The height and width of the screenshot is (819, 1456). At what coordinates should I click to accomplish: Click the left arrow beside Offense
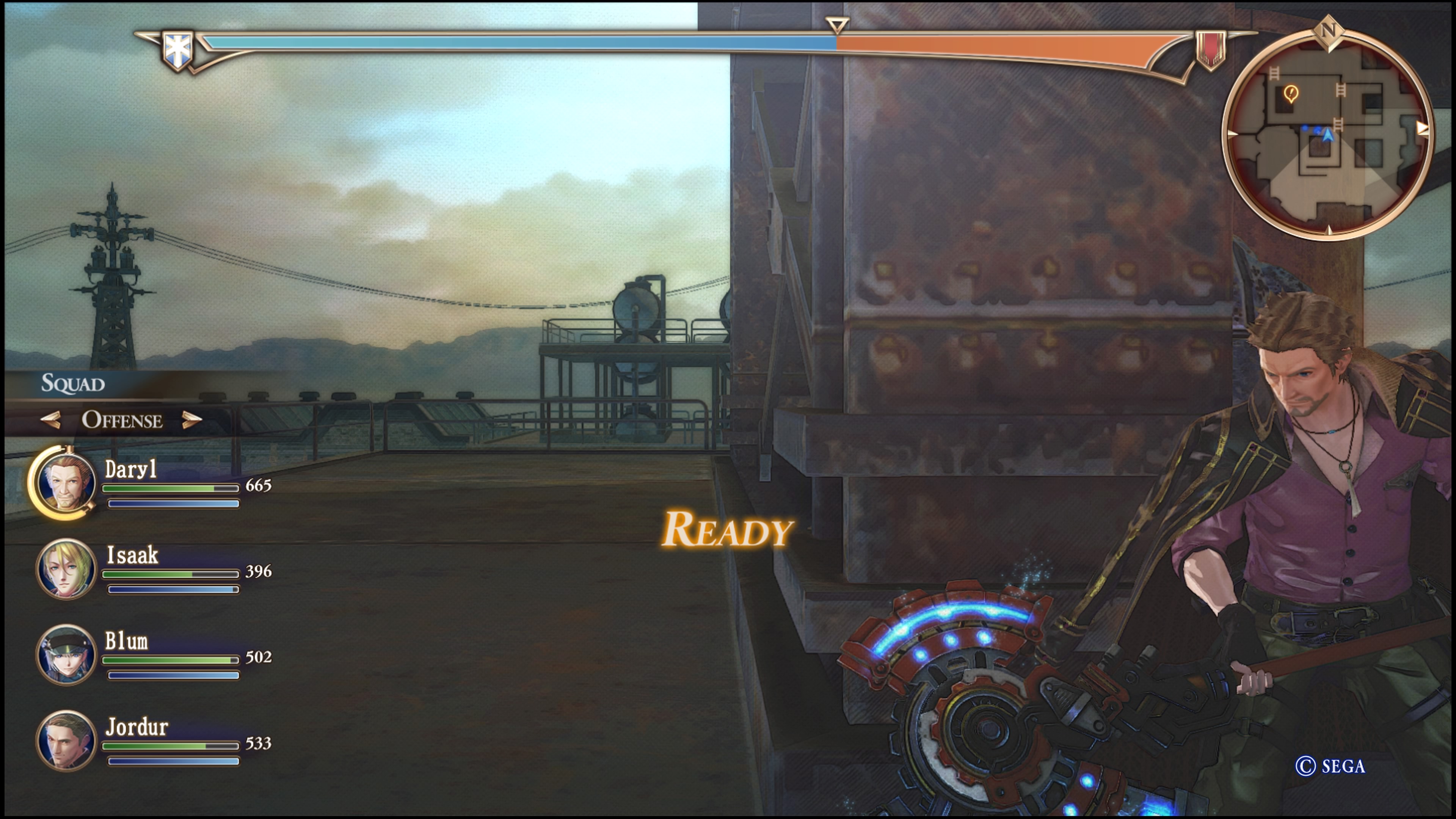[x=51, y=420]
